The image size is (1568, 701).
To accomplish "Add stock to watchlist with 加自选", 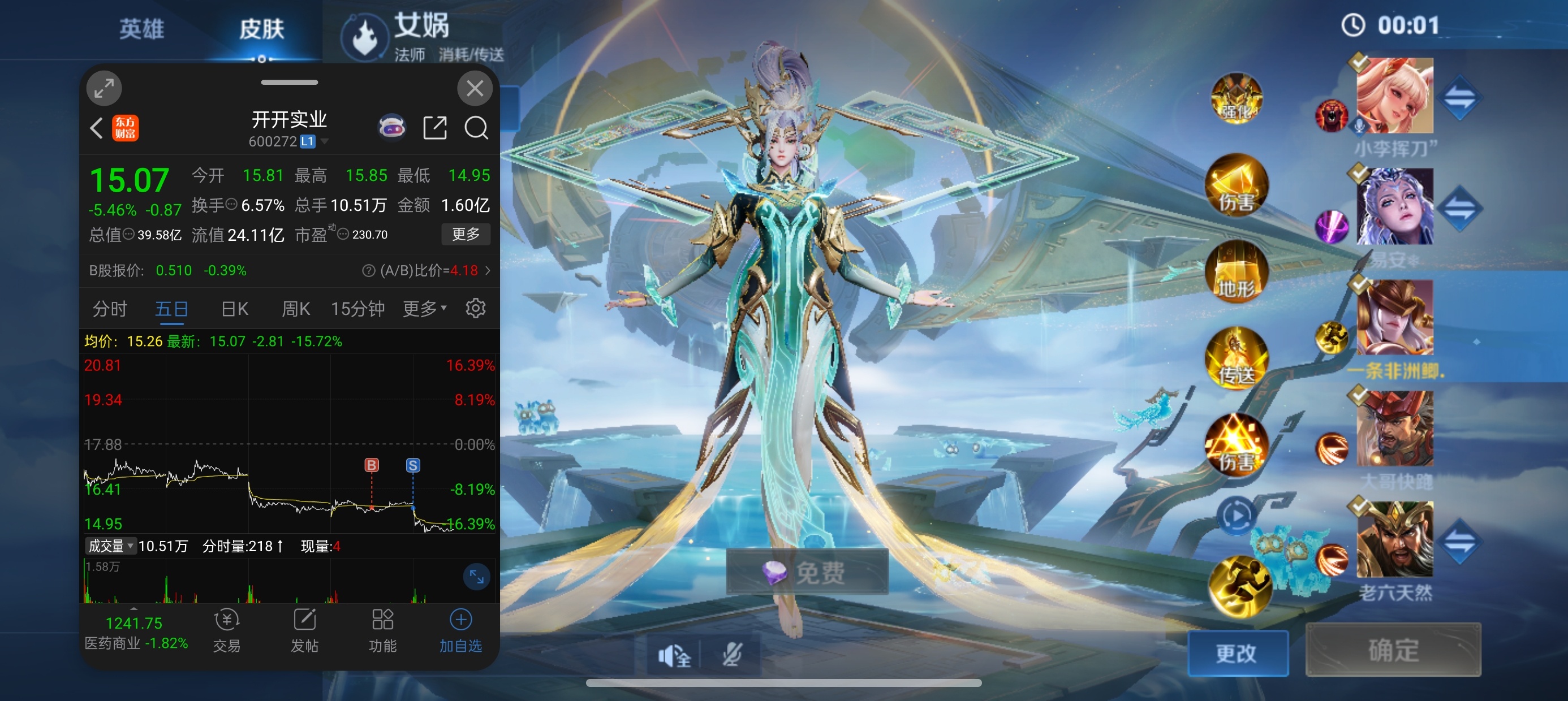I will (460, 630).
